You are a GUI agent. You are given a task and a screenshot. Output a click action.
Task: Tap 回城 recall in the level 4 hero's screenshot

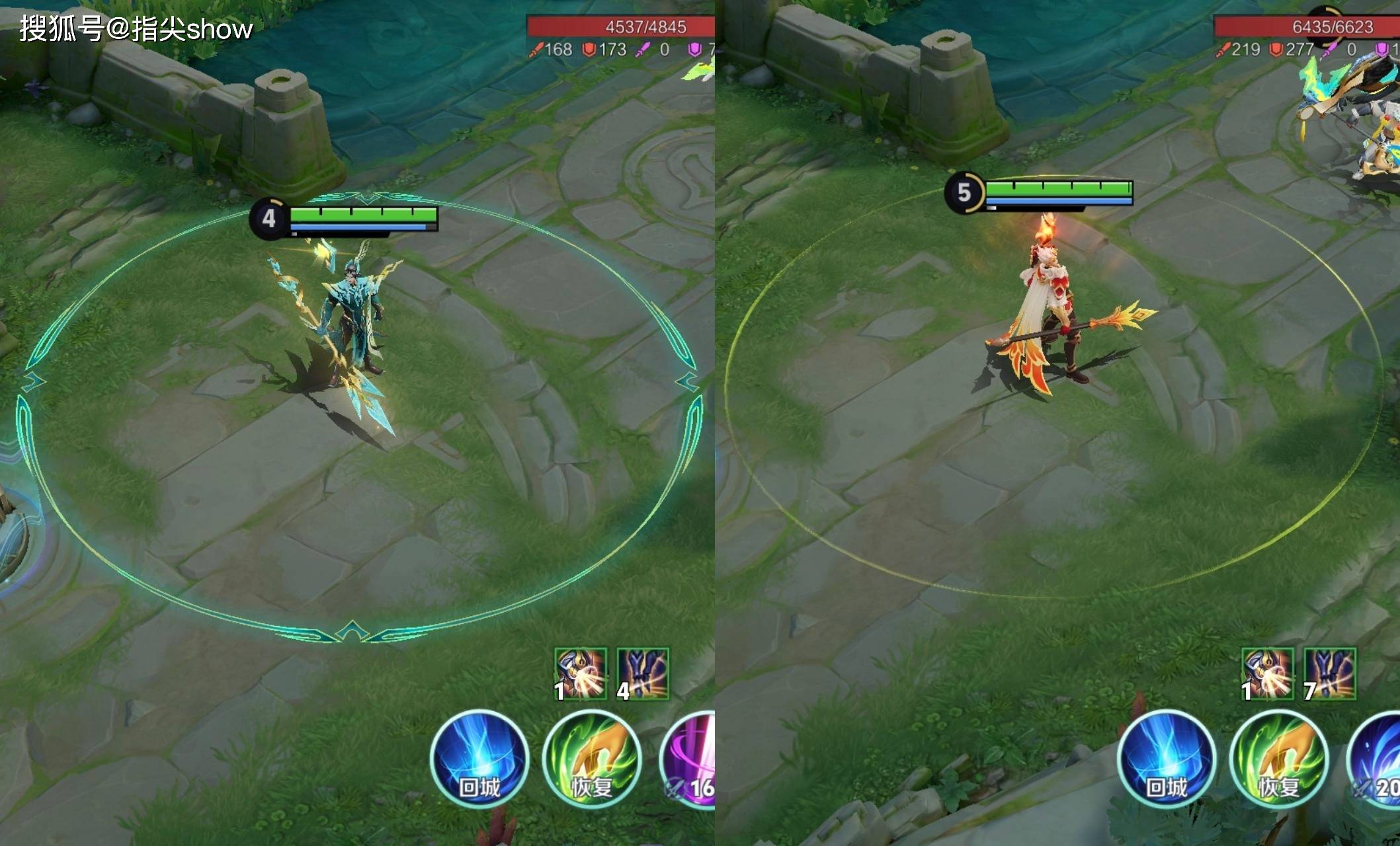(479, 759)
